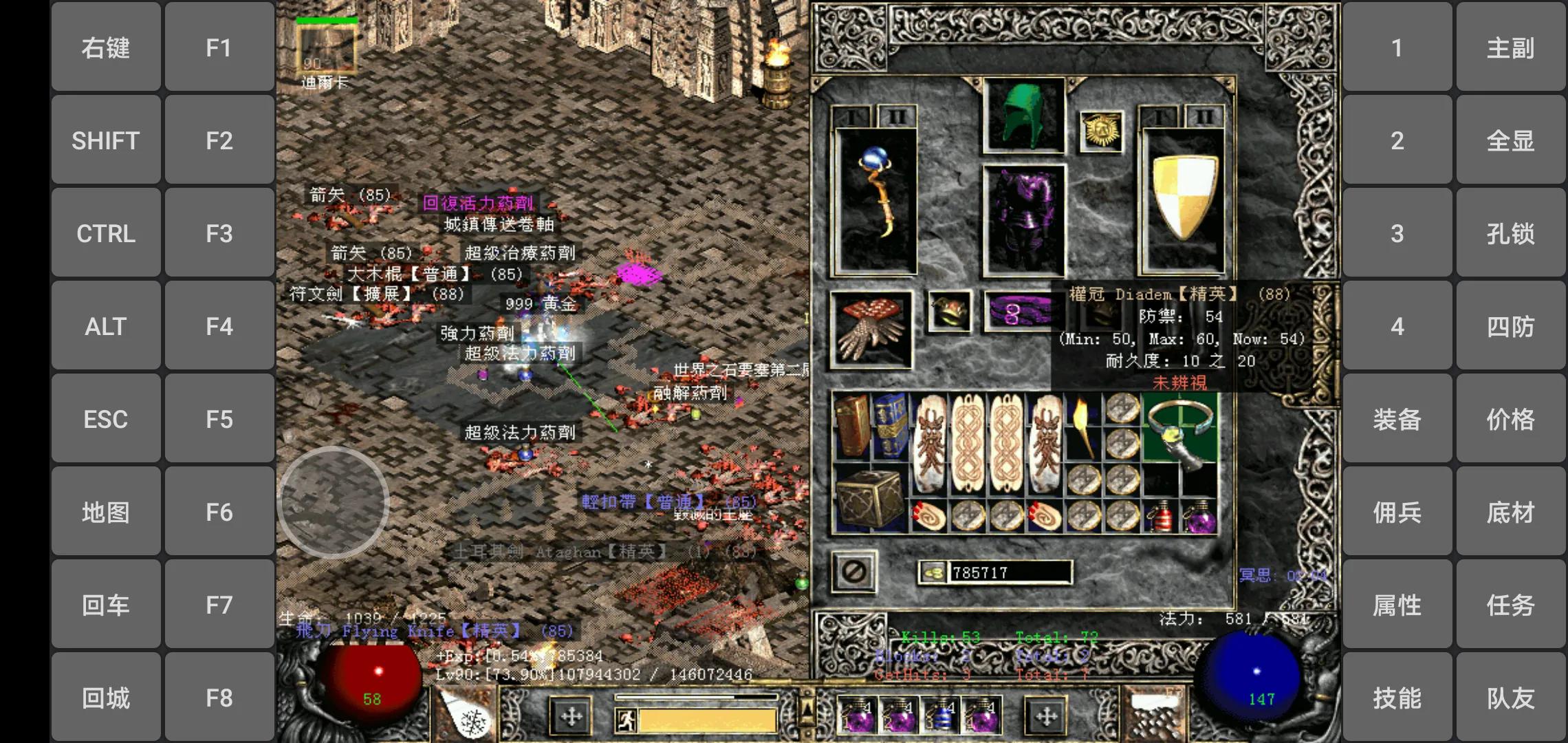Image resolution: width=1568 pixels, height=743 pixels.
Task: Tap the SHIFT overlay key
Action: (106, 140)
